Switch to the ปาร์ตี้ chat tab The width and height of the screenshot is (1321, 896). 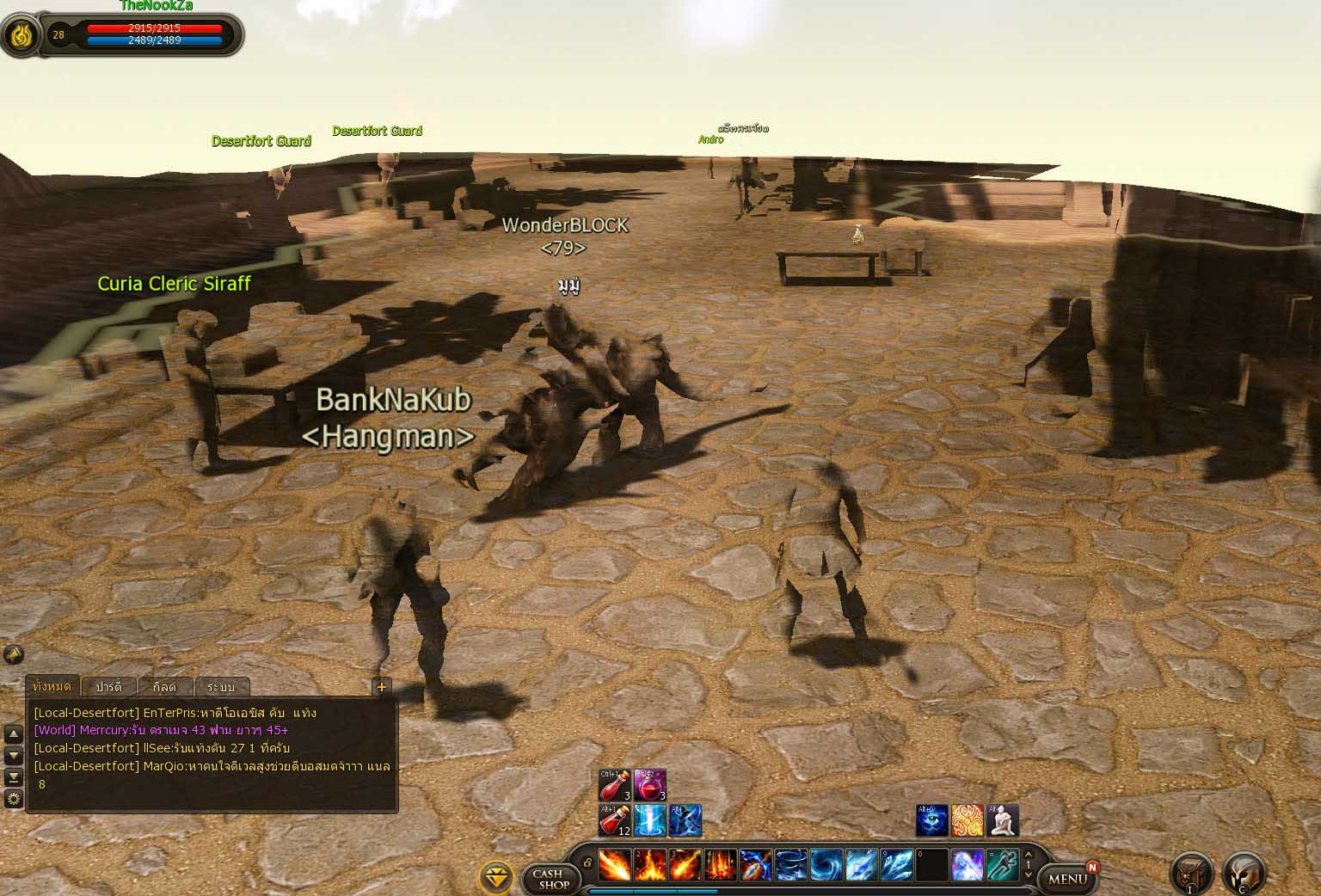[109, 687]
